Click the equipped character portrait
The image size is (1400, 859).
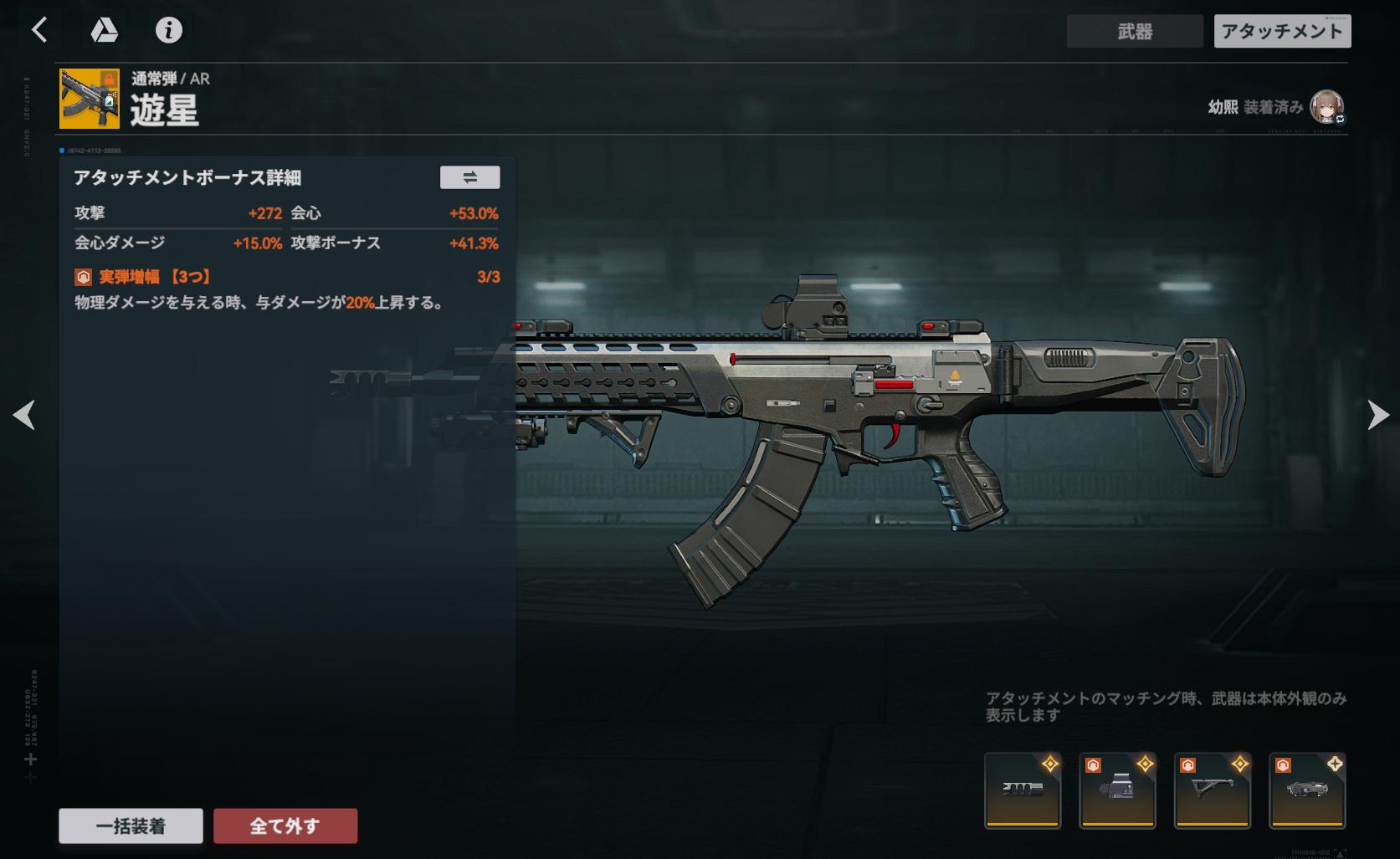click(1326, 107)
